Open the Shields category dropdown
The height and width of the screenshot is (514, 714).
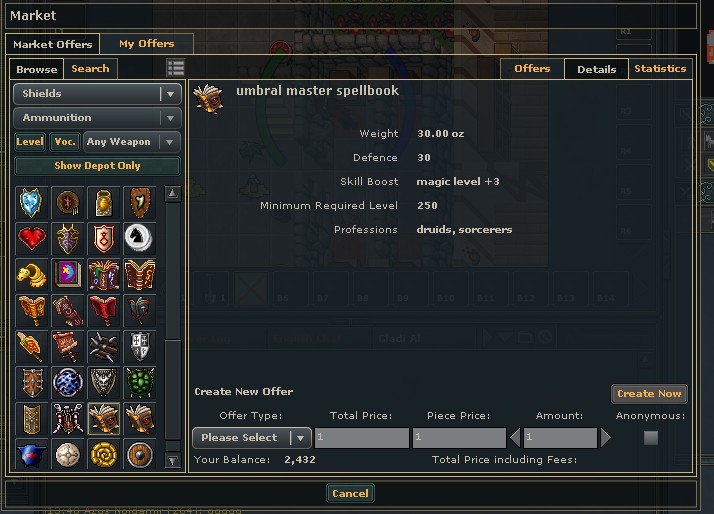click(x=97, y=94)
